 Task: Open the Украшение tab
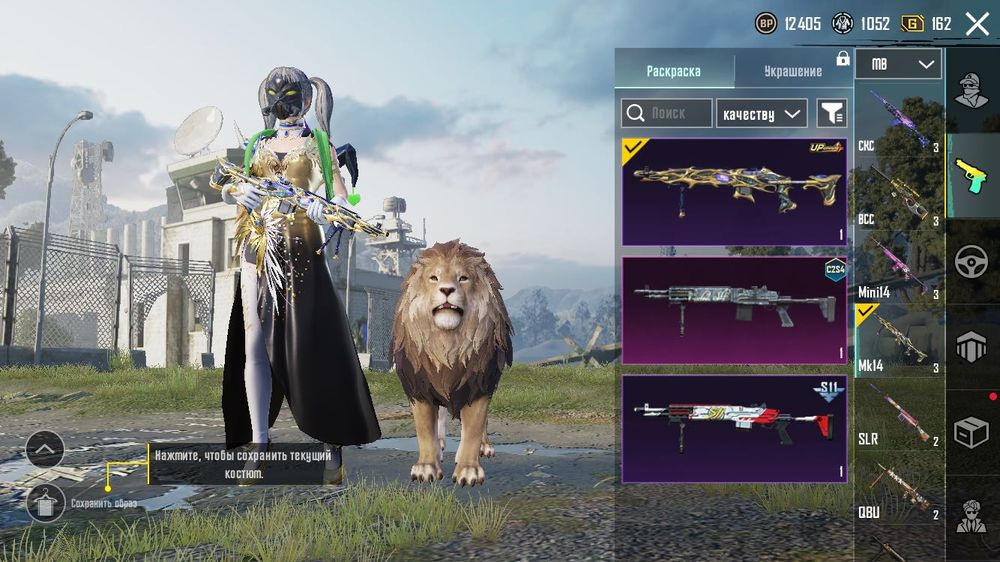(792, 71)
